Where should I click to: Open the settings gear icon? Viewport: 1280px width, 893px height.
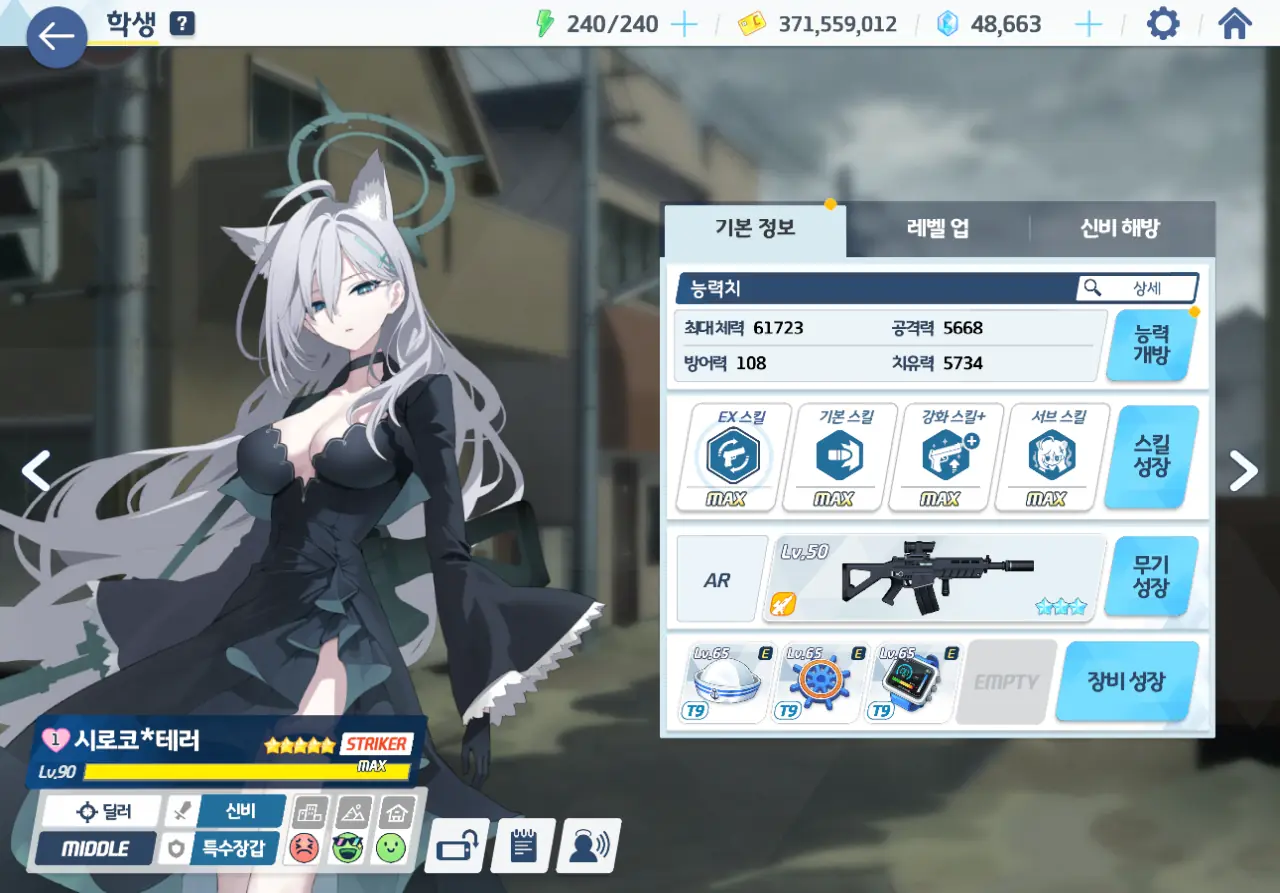[1162, 23]
